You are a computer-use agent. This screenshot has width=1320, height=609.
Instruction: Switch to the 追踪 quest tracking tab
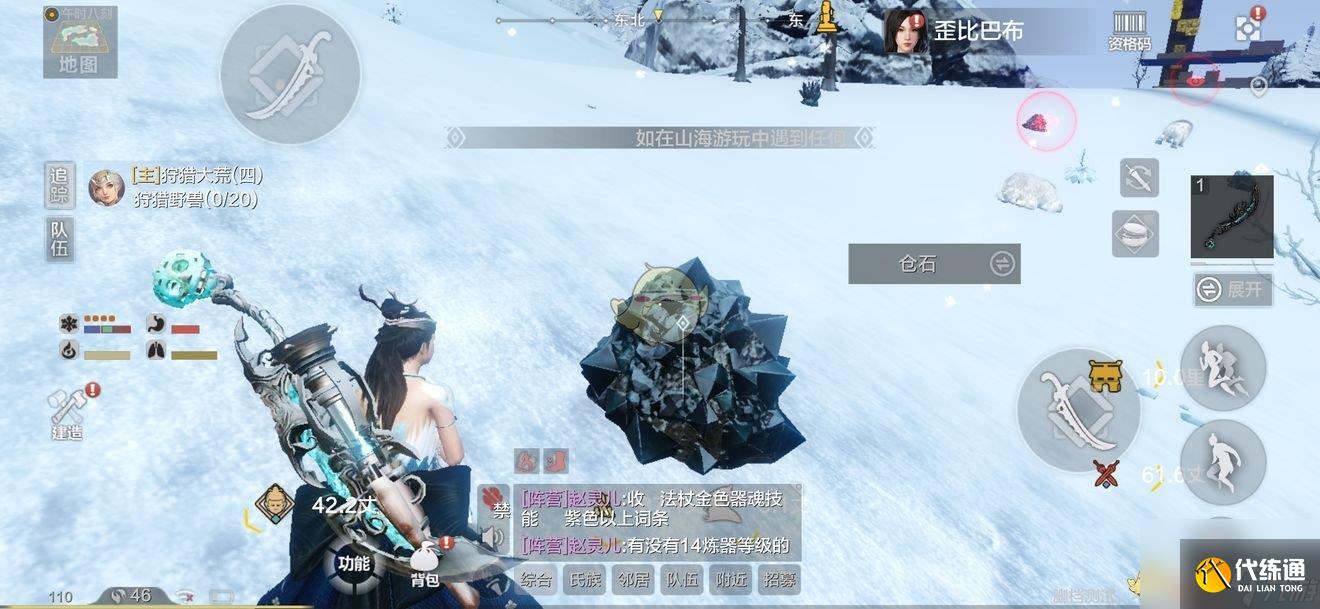click(x=60, y=185)
